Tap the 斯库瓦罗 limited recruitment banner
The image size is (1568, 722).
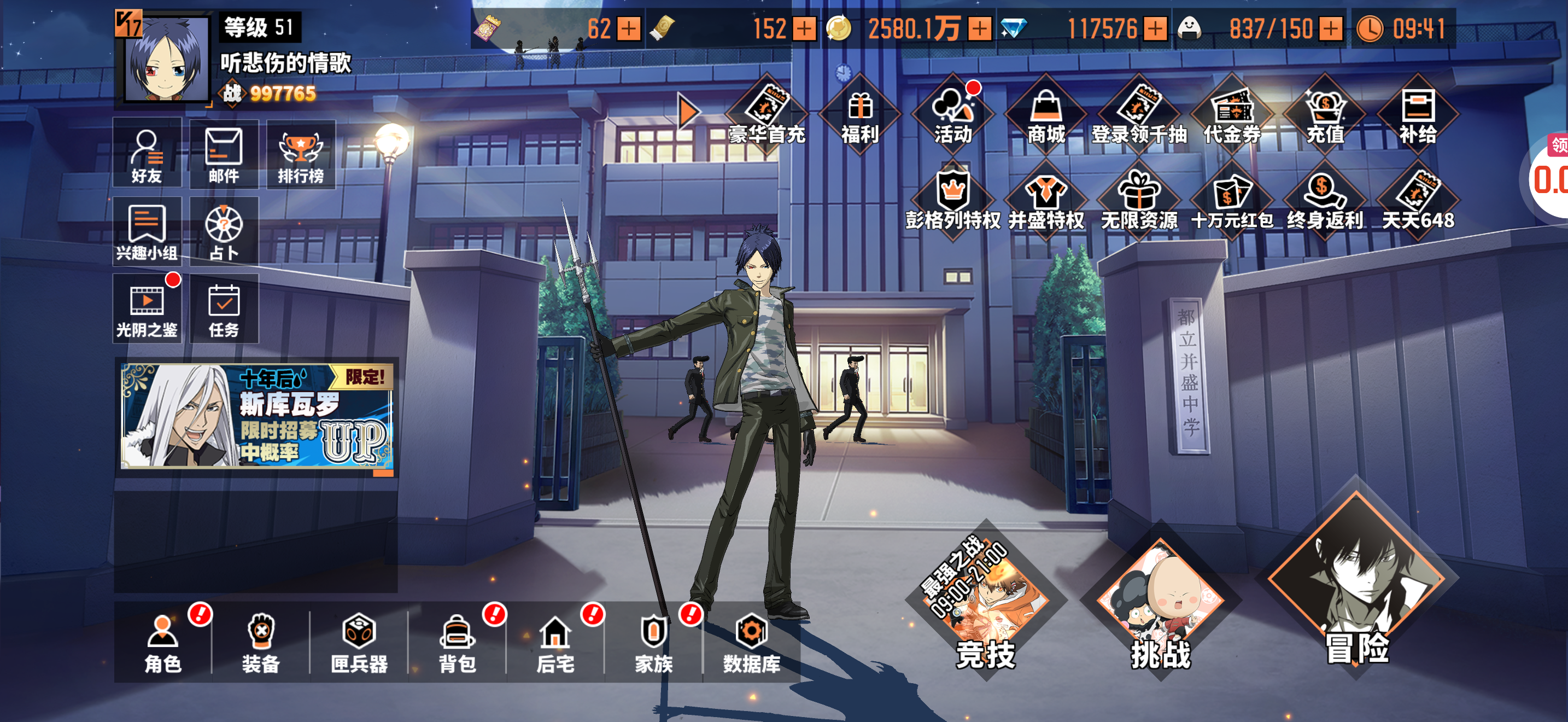coord(256,416)
